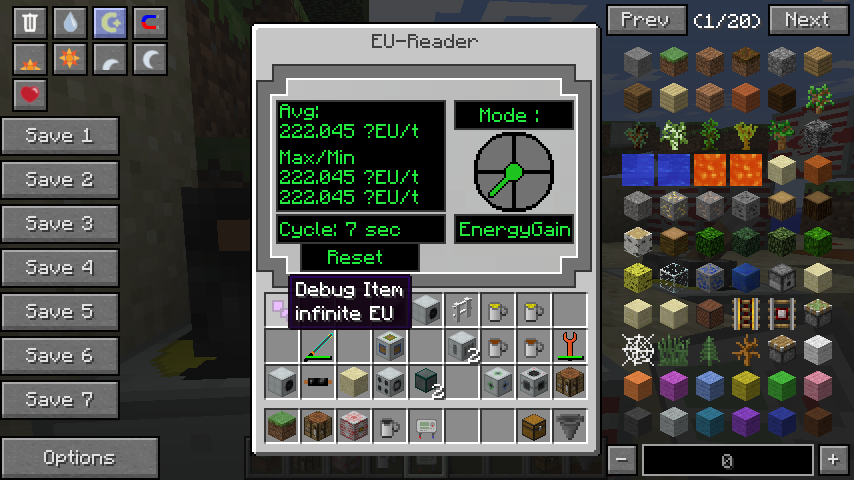Click the minus quantity button
The height and width of the screenshot is (480, 854).
coord(621,460)
